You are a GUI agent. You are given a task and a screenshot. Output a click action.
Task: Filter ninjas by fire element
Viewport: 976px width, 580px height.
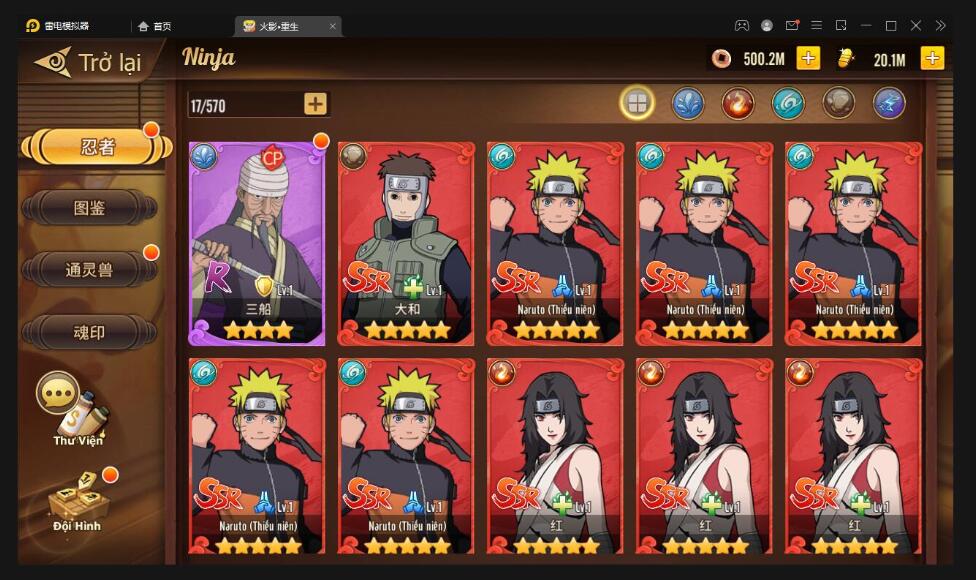point(738,102)
